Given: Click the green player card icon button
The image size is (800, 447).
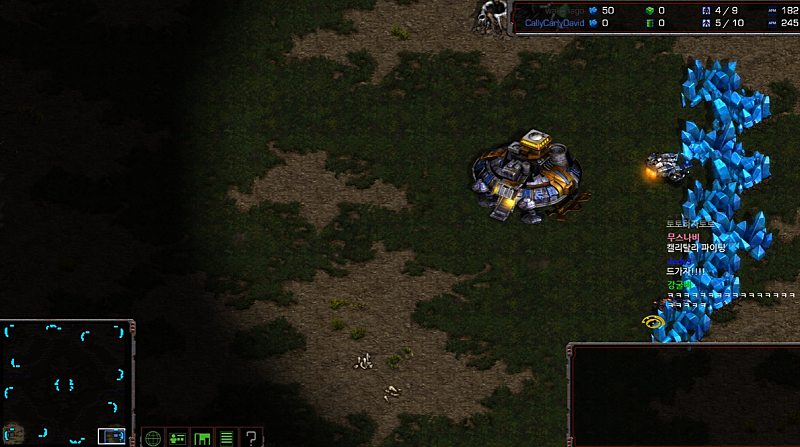Looking at the screenshot, I should (177, 437).
